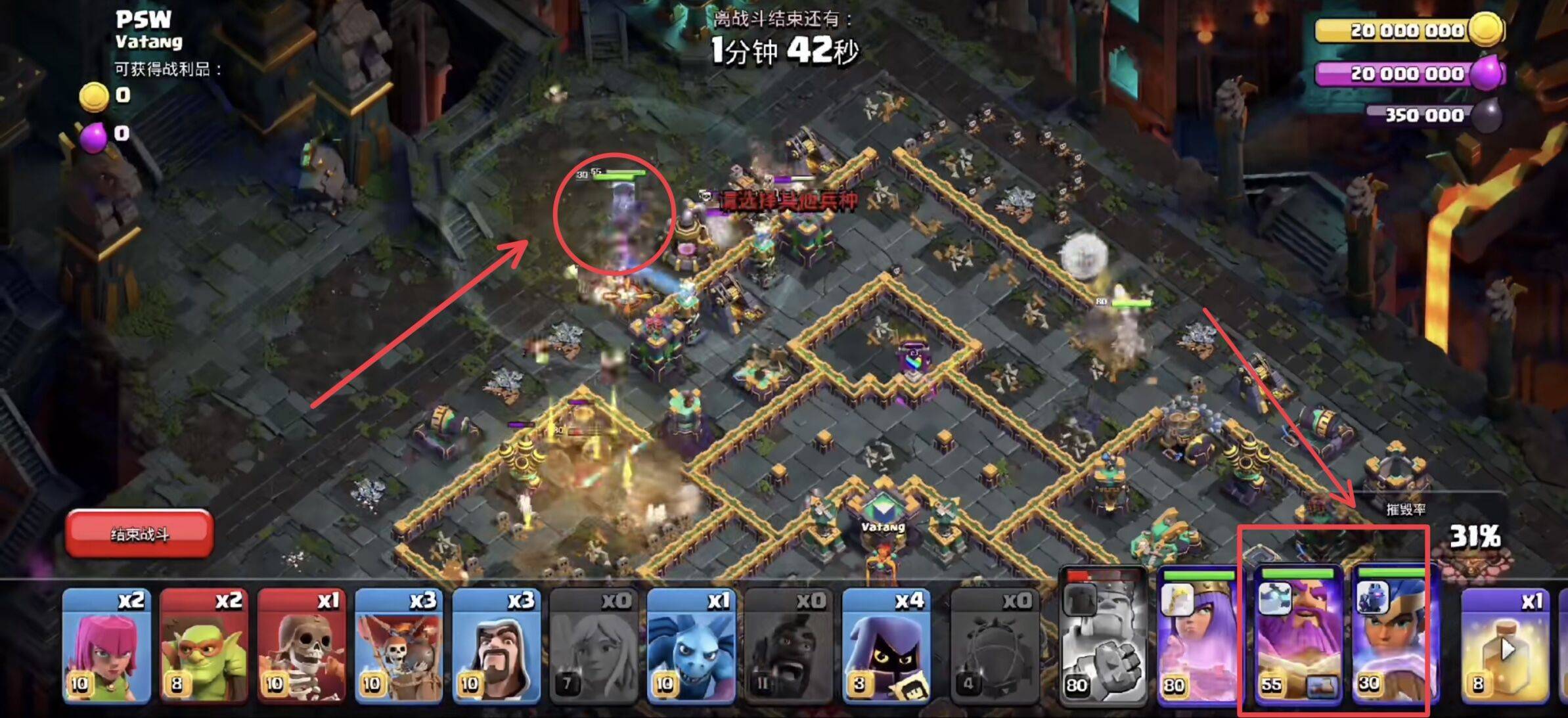The width and height of the screenshot is (1568, 718).
Task: Select the Wizard troop card
Action: point(496,646)
